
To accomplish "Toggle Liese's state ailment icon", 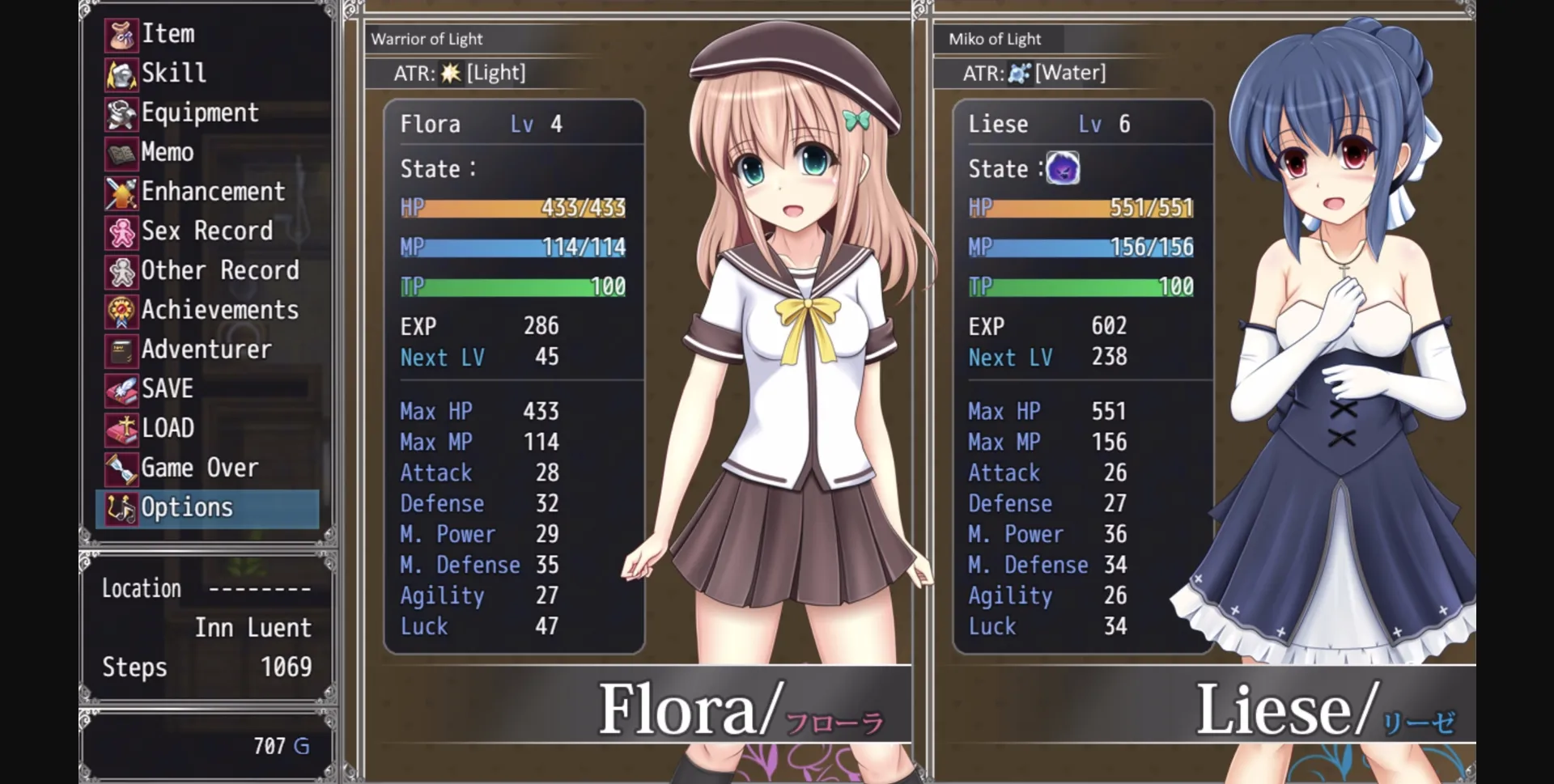I will coord(1064,169).
